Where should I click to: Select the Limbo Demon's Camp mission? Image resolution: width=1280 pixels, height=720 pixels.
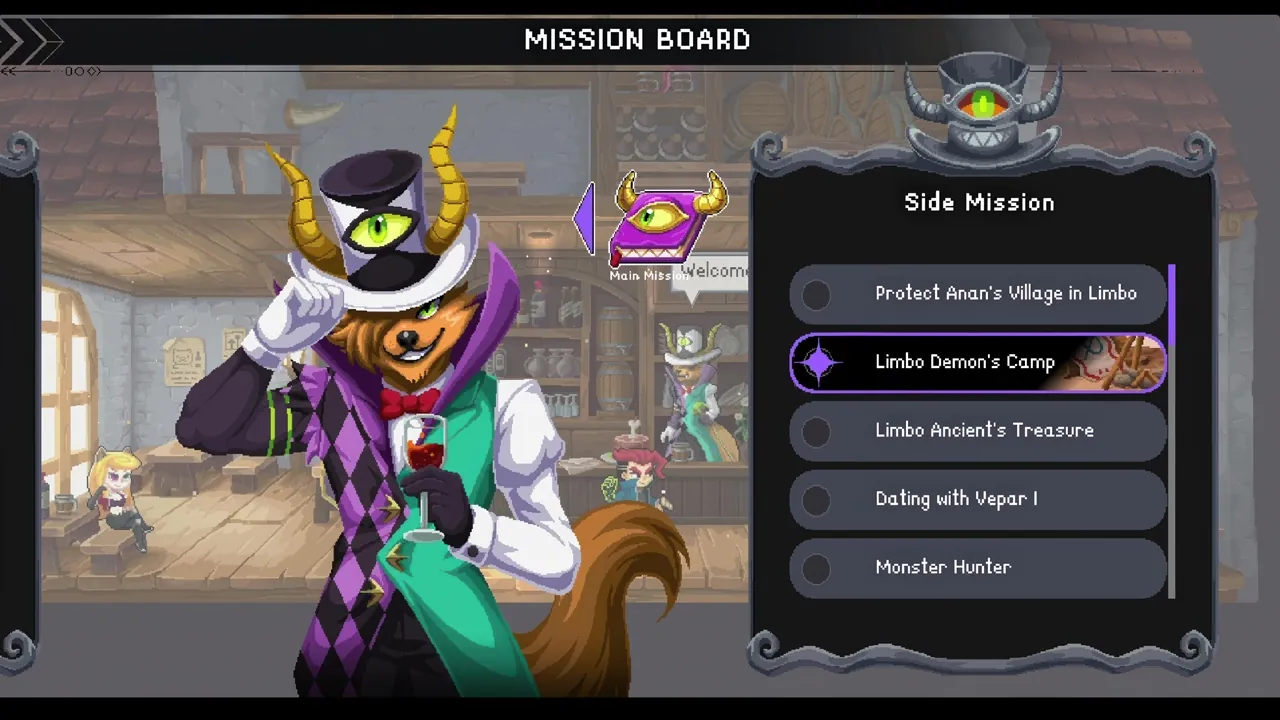pos(965,362)
